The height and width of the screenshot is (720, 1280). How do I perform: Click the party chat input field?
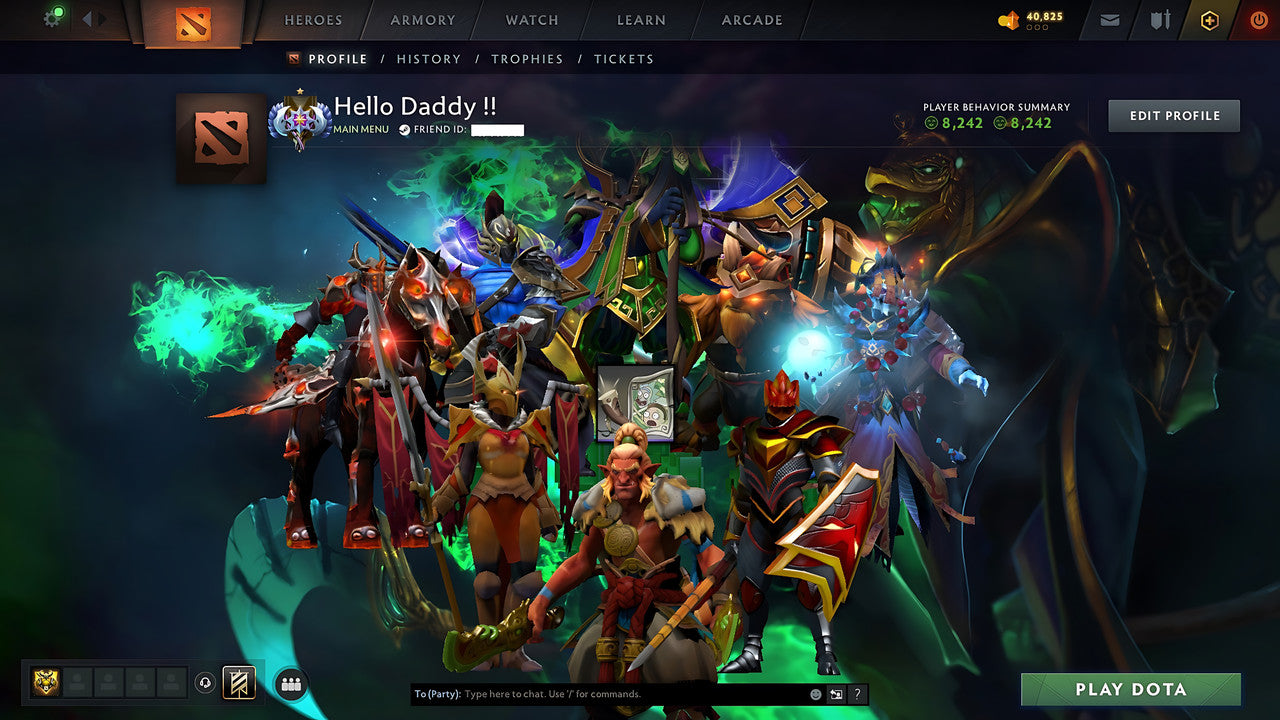point(600,692)
